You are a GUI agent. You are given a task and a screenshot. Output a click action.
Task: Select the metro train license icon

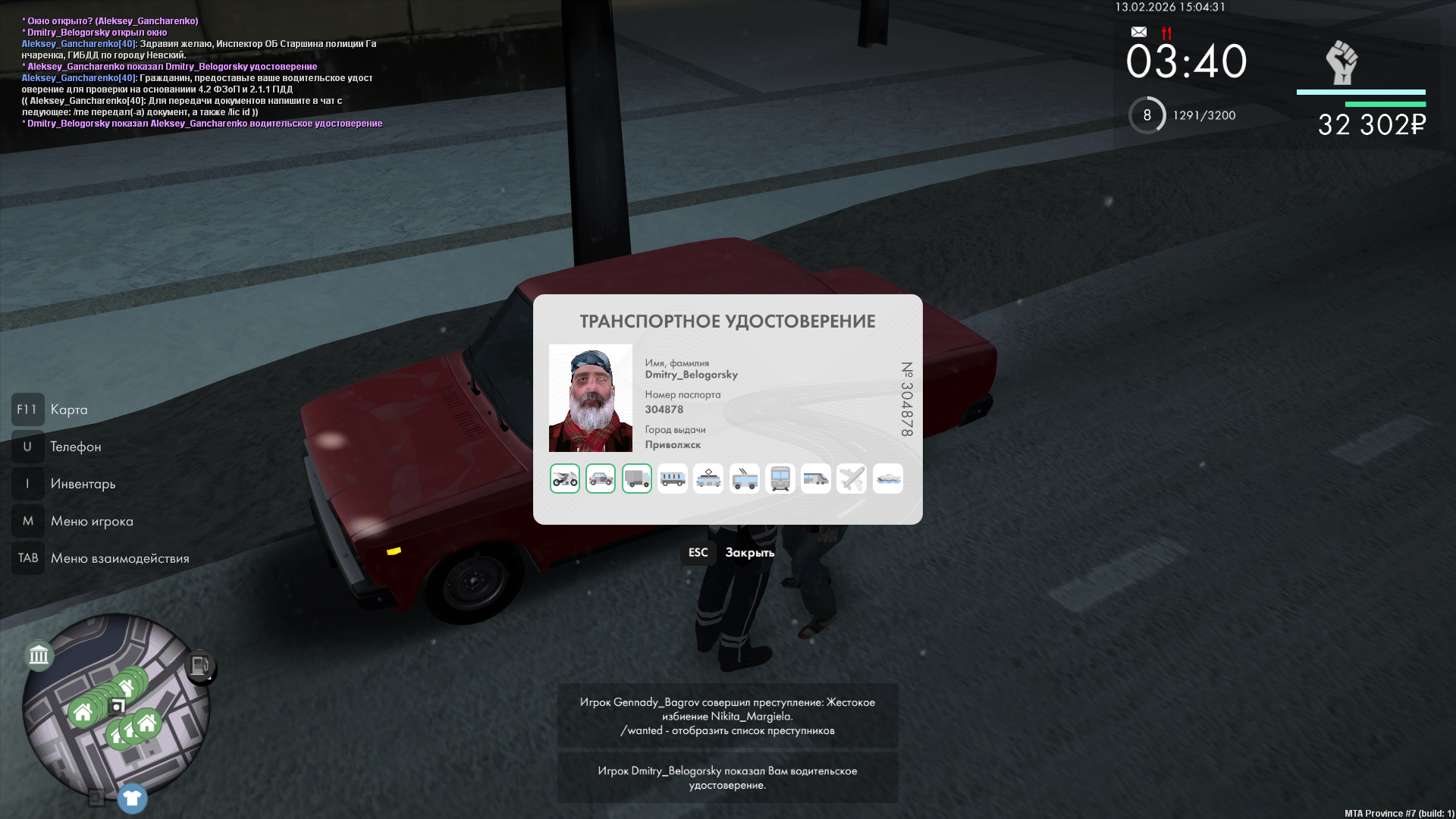pyautogui.click(x=780, y=479)
